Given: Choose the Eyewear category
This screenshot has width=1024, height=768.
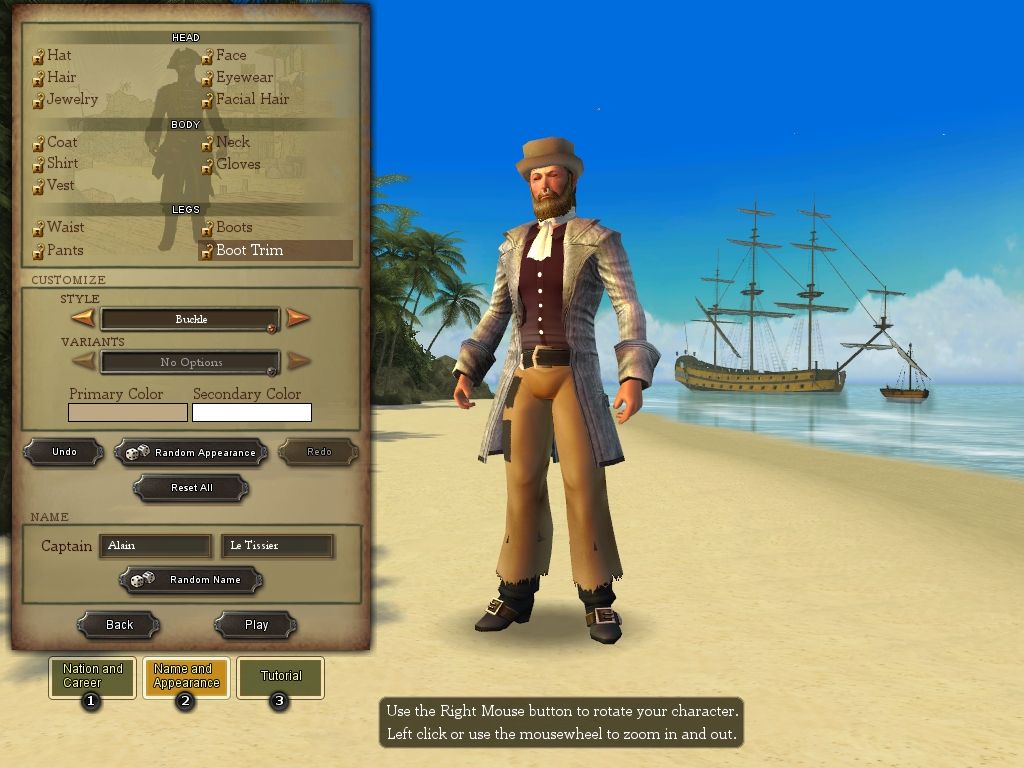Looking at the screenshot, I should coord(244,77).
